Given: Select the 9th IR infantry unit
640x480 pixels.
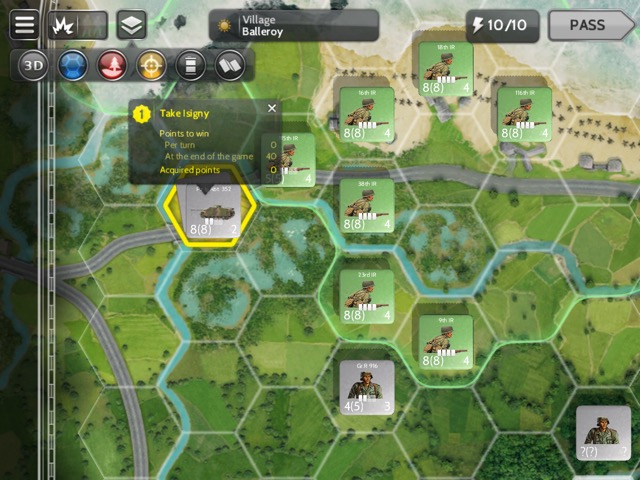Looking at the screenshot, I should (445, 342).
